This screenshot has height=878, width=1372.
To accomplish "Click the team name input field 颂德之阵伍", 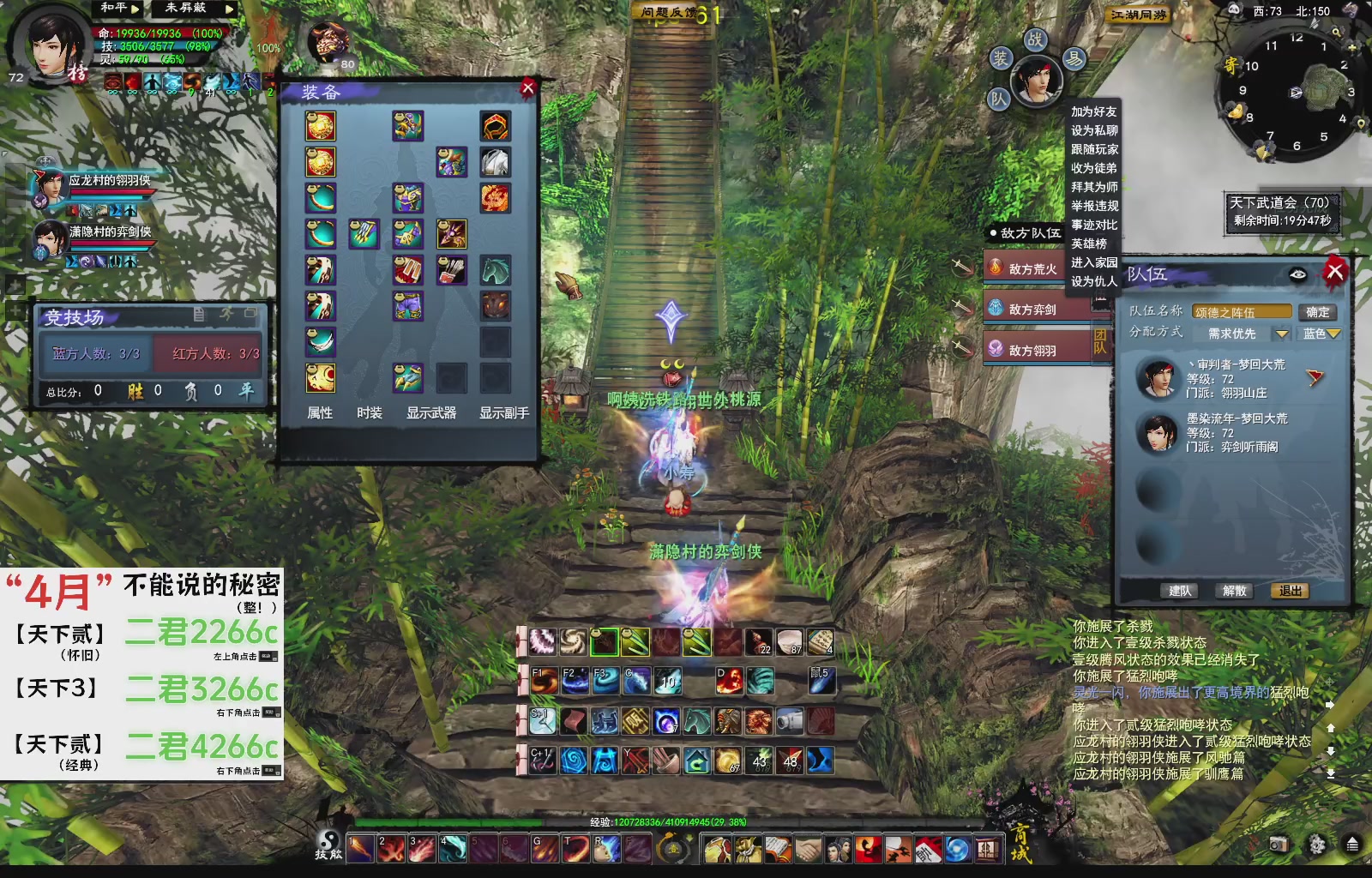I will click(1243, 312).
